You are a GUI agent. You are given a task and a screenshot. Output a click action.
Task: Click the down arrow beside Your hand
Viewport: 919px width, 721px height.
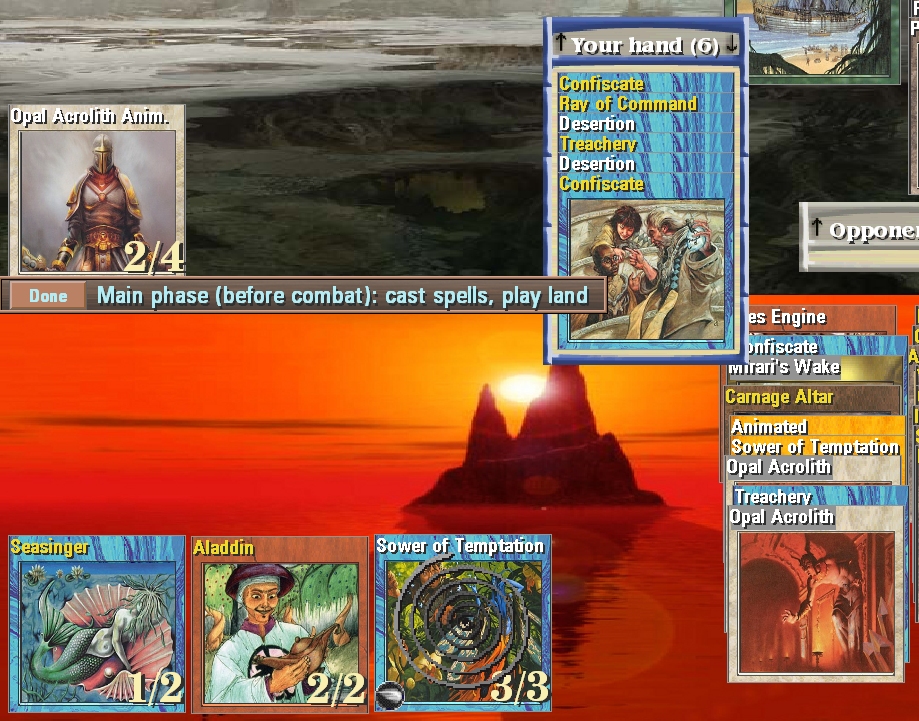click(732, 44)
